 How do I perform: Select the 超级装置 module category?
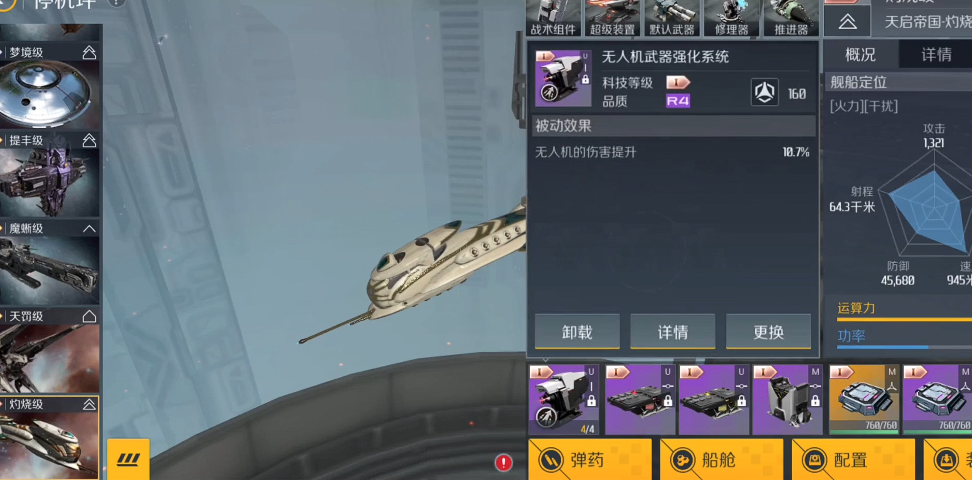point(612,18)
